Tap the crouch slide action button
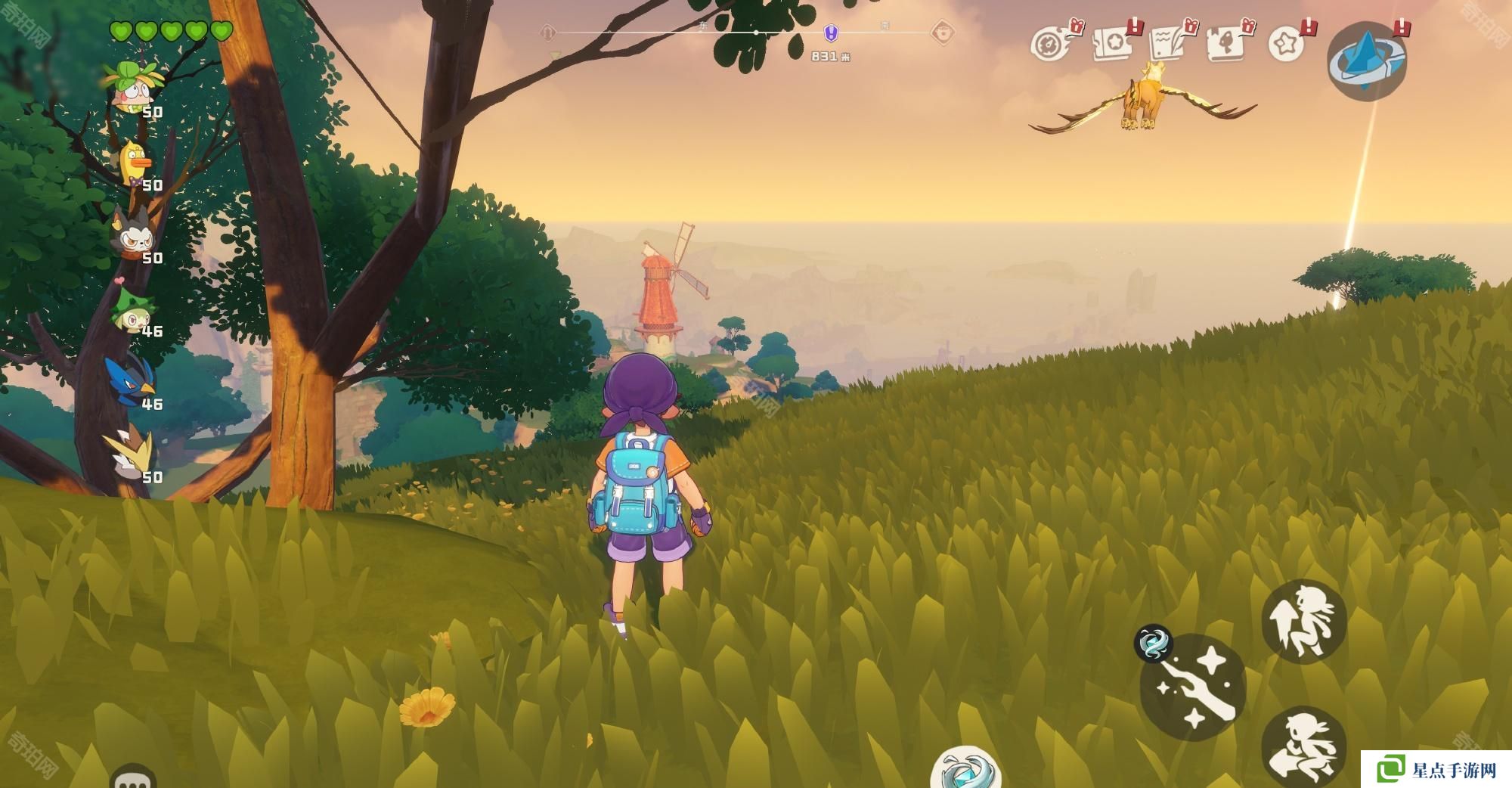The width and height of the screenshot is (1512, 788). coord(1303,745)
